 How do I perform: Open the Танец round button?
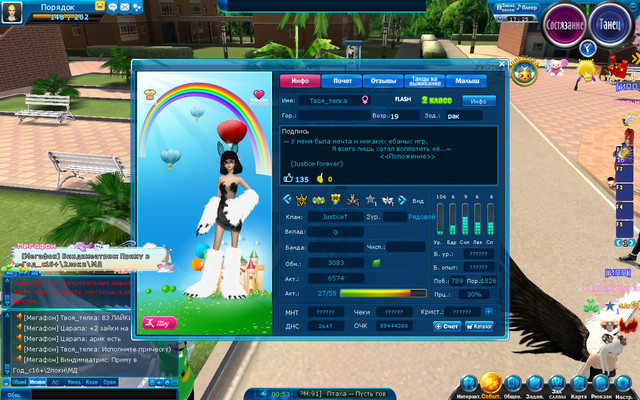point(612,24)
